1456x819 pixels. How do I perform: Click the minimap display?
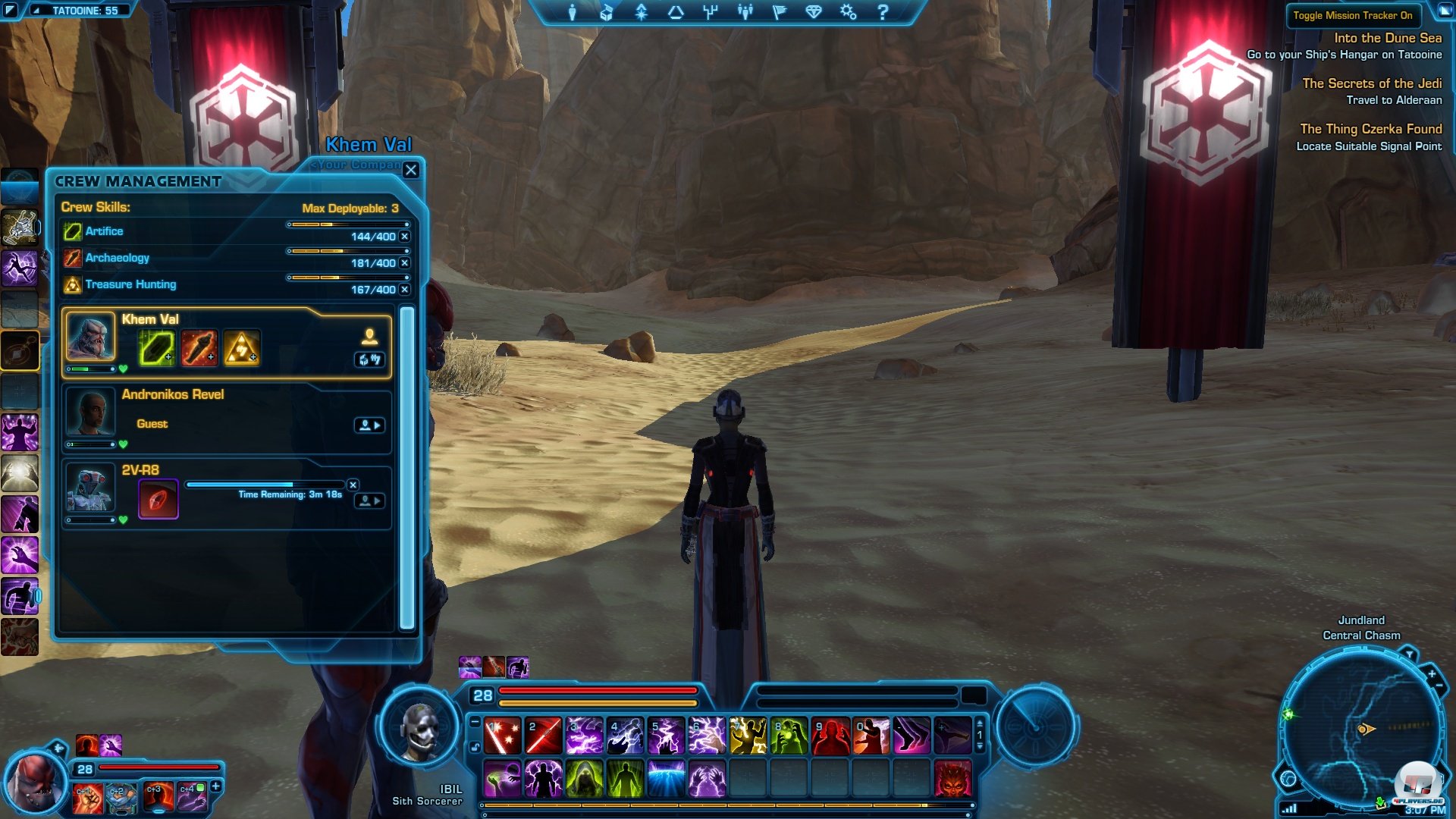1360,728
